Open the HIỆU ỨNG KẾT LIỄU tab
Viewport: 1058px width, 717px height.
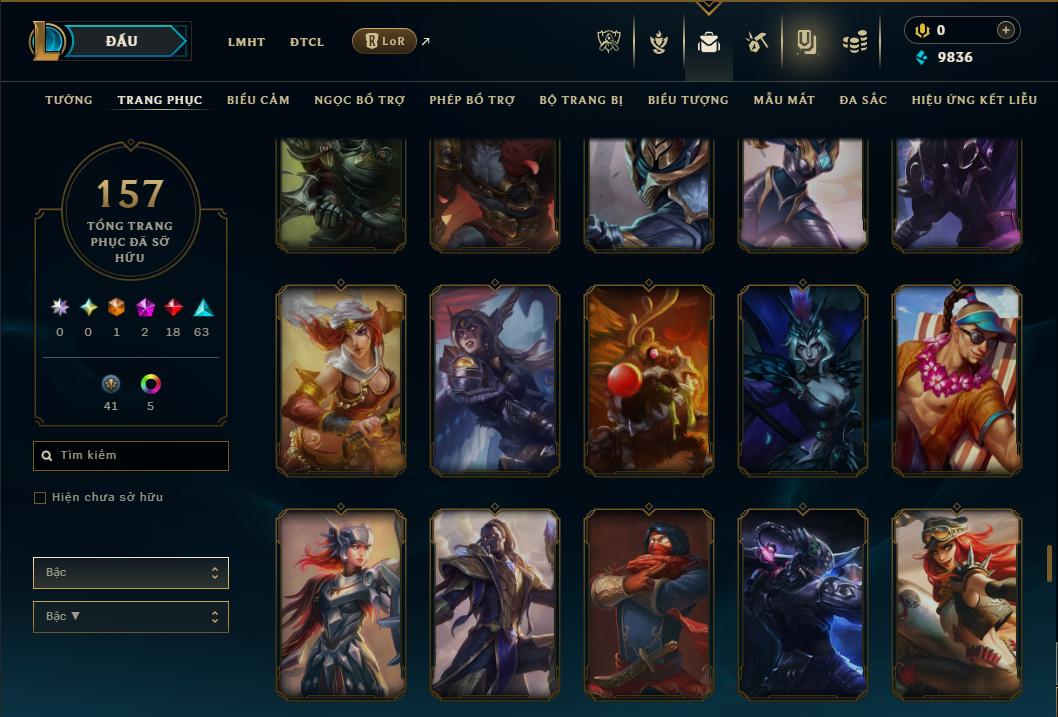pos(974,100)
